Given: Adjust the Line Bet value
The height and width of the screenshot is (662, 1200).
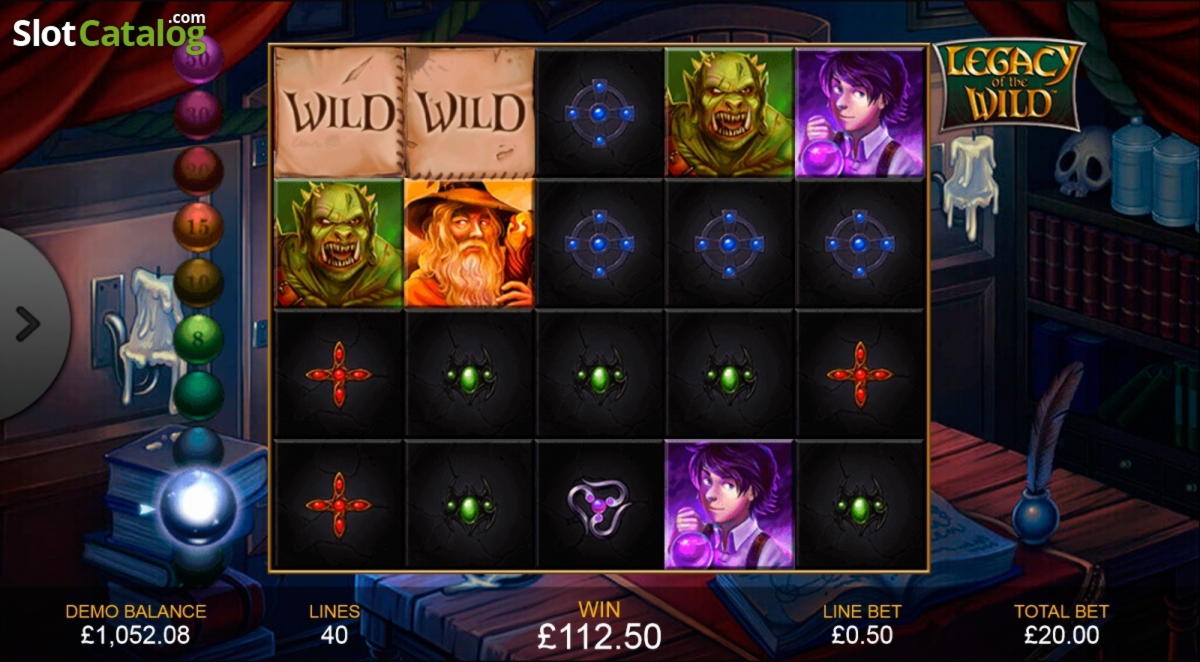Looking at the screenshot, I should [862, 624].
